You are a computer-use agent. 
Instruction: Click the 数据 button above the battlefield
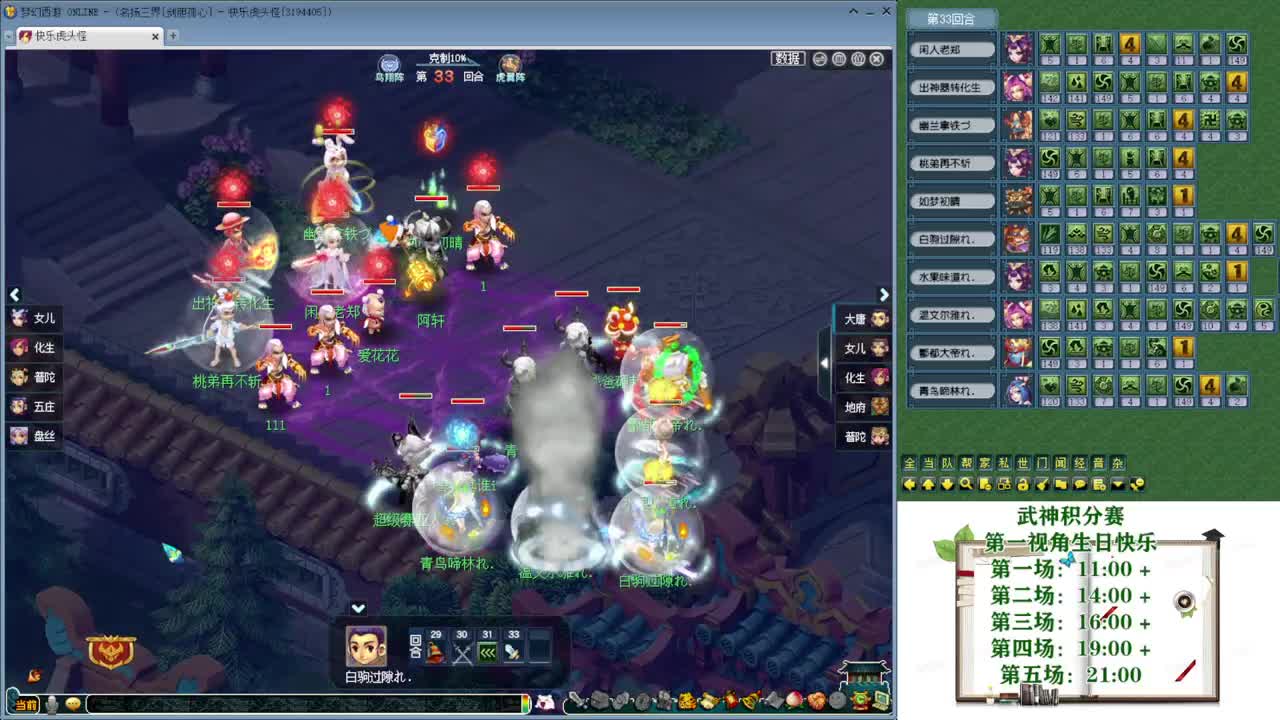pos(789,58)
